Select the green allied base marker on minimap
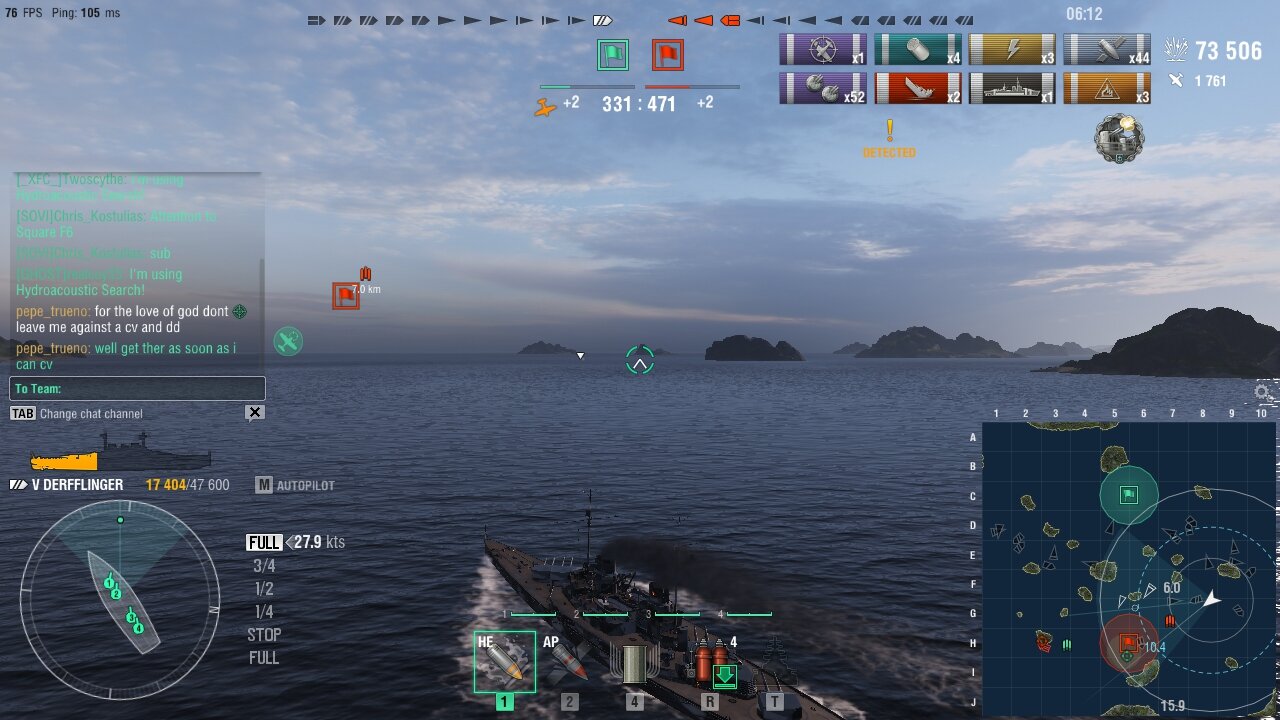This screenshot has height=720, width=1280. tap(1129, 495)
